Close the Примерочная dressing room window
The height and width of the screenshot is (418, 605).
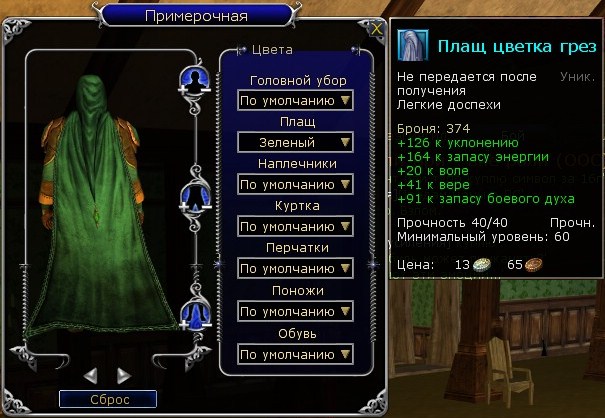[x=375, y=29]
